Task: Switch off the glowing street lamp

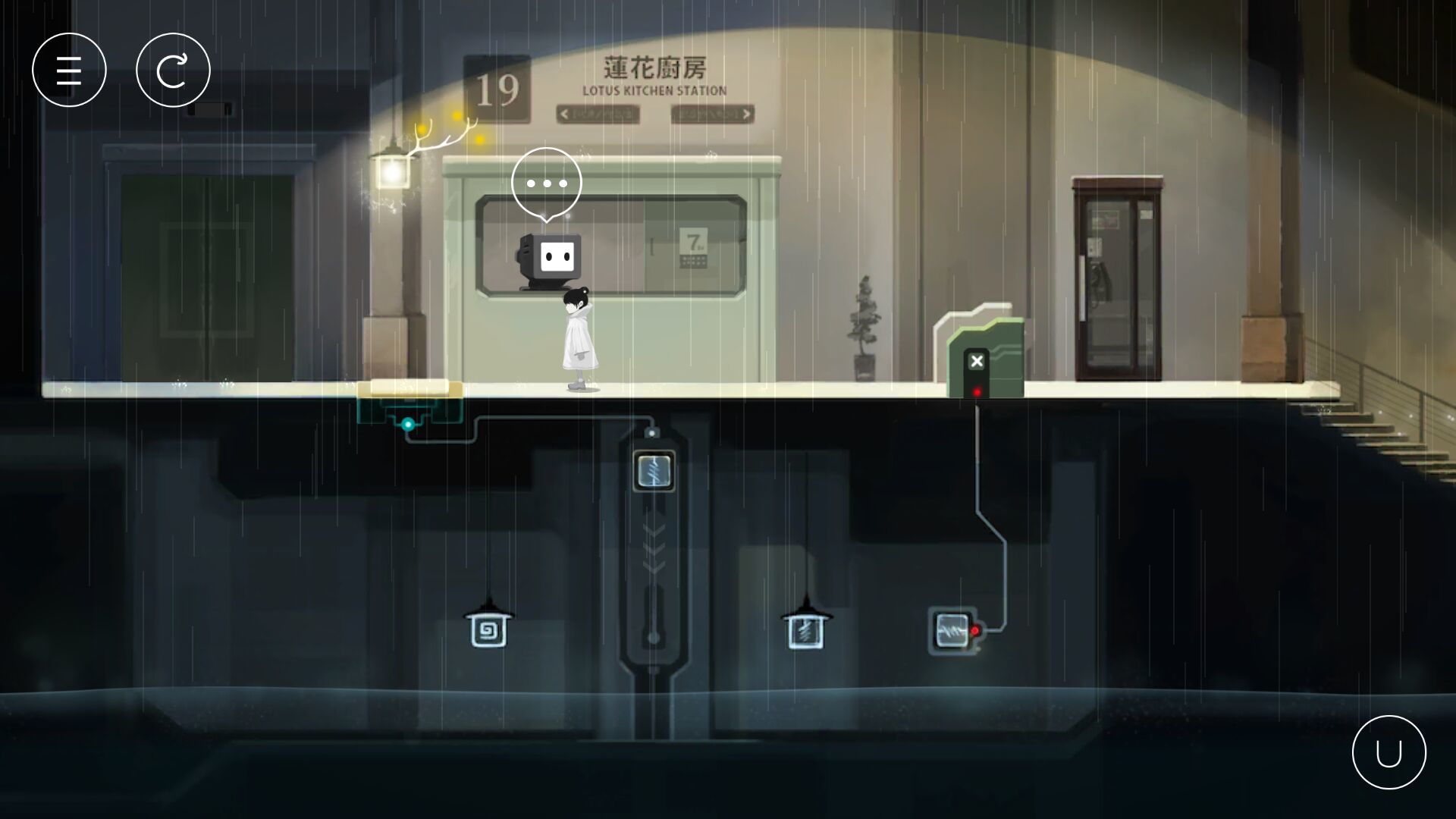Action: (394, 174)
